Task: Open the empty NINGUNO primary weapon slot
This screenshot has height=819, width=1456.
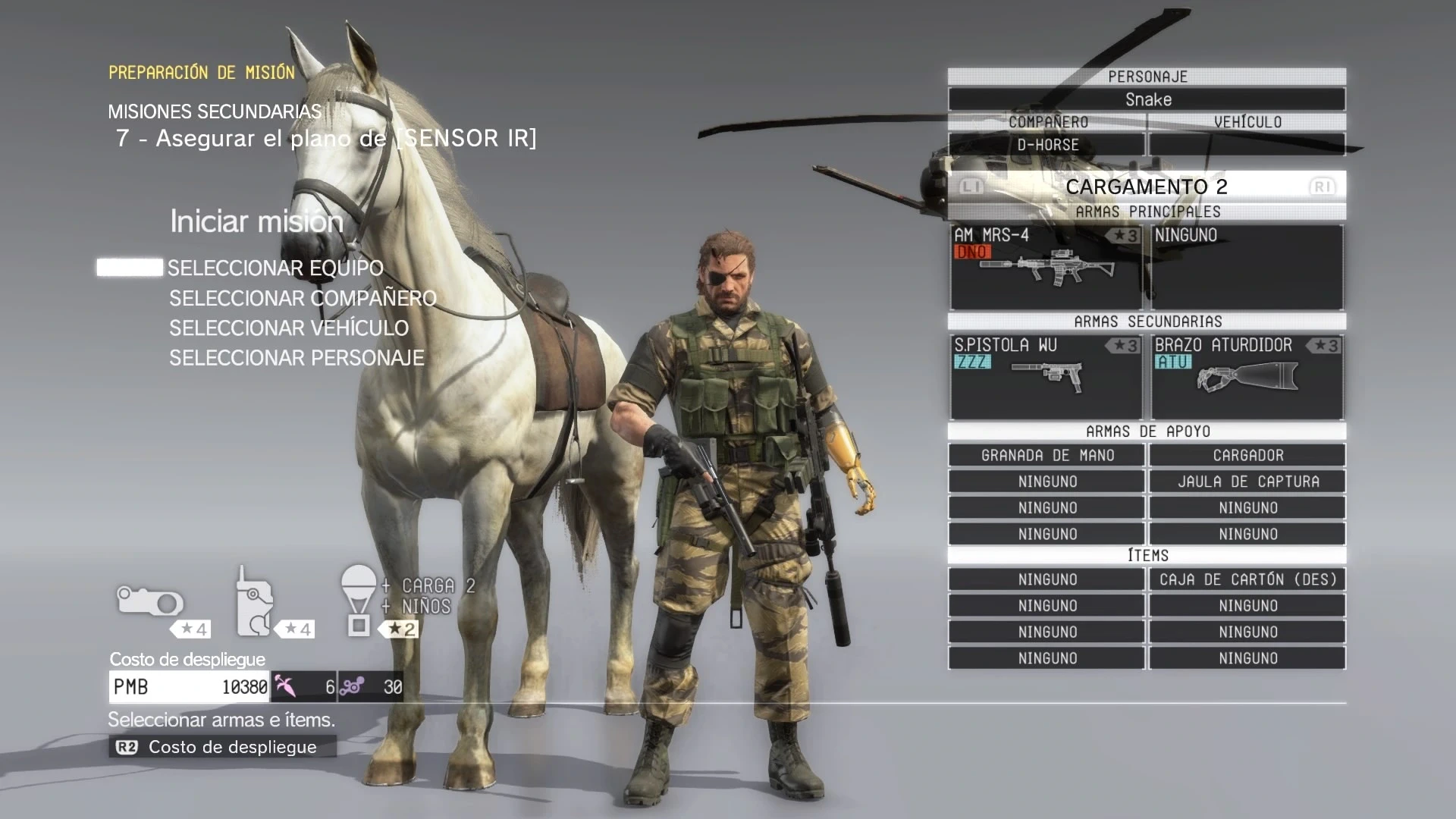Action: (x=1247, y=267)
